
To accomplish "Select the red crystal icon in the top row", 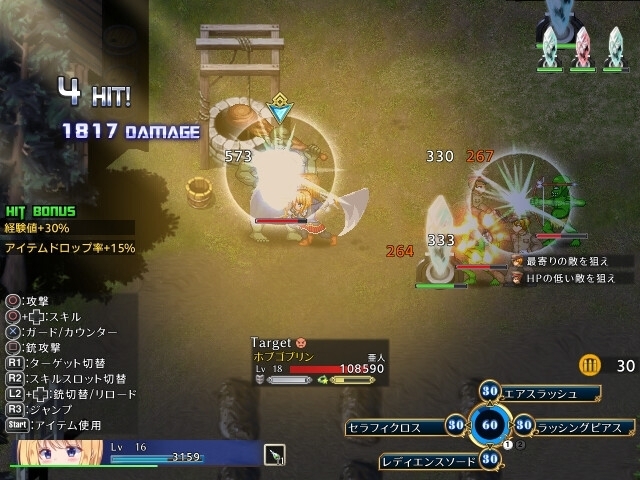I will 581,45.
